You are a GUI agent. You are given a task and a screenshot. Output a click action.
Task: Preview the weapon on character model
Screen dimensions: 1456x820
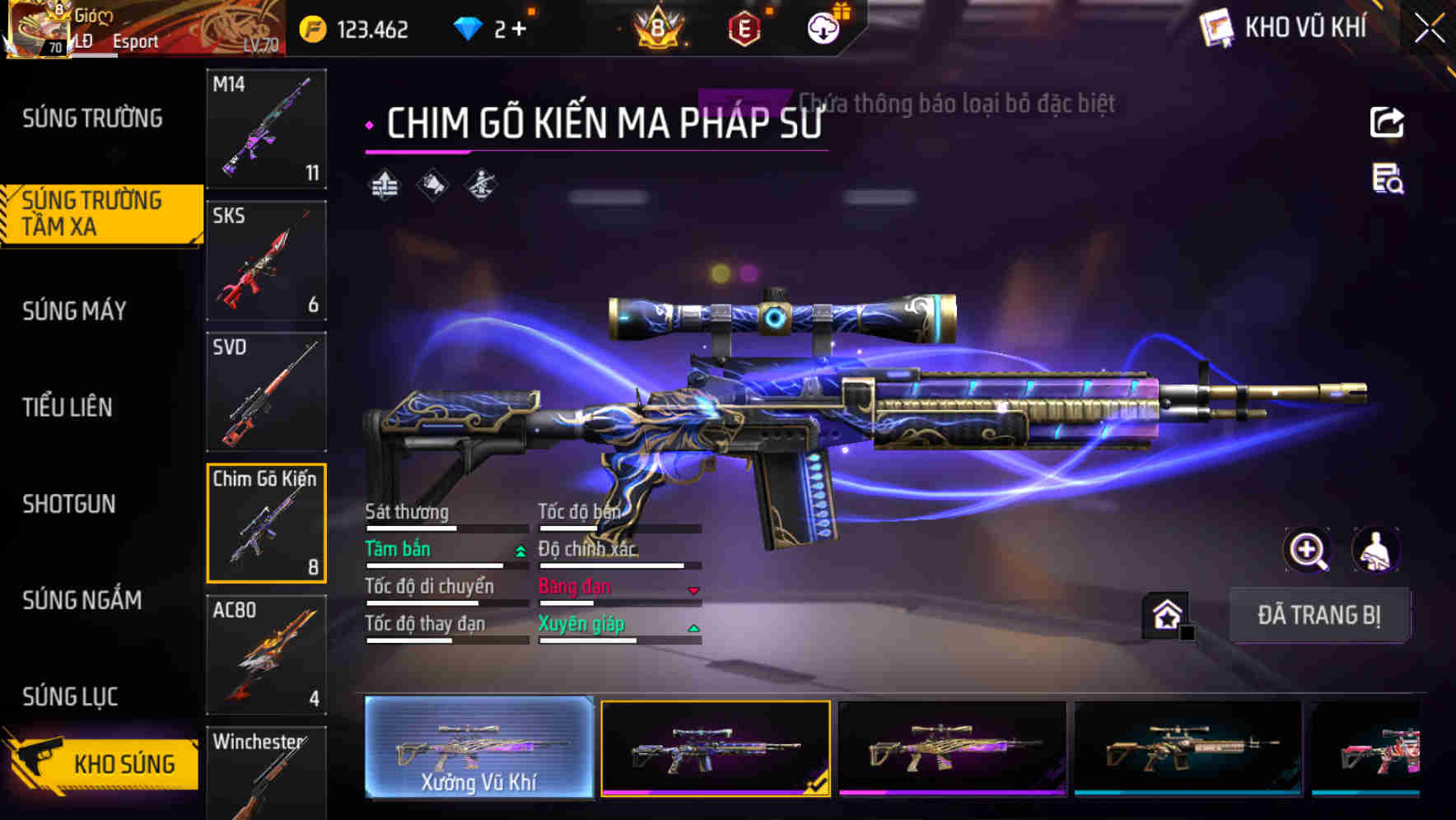coord(1377,550)
